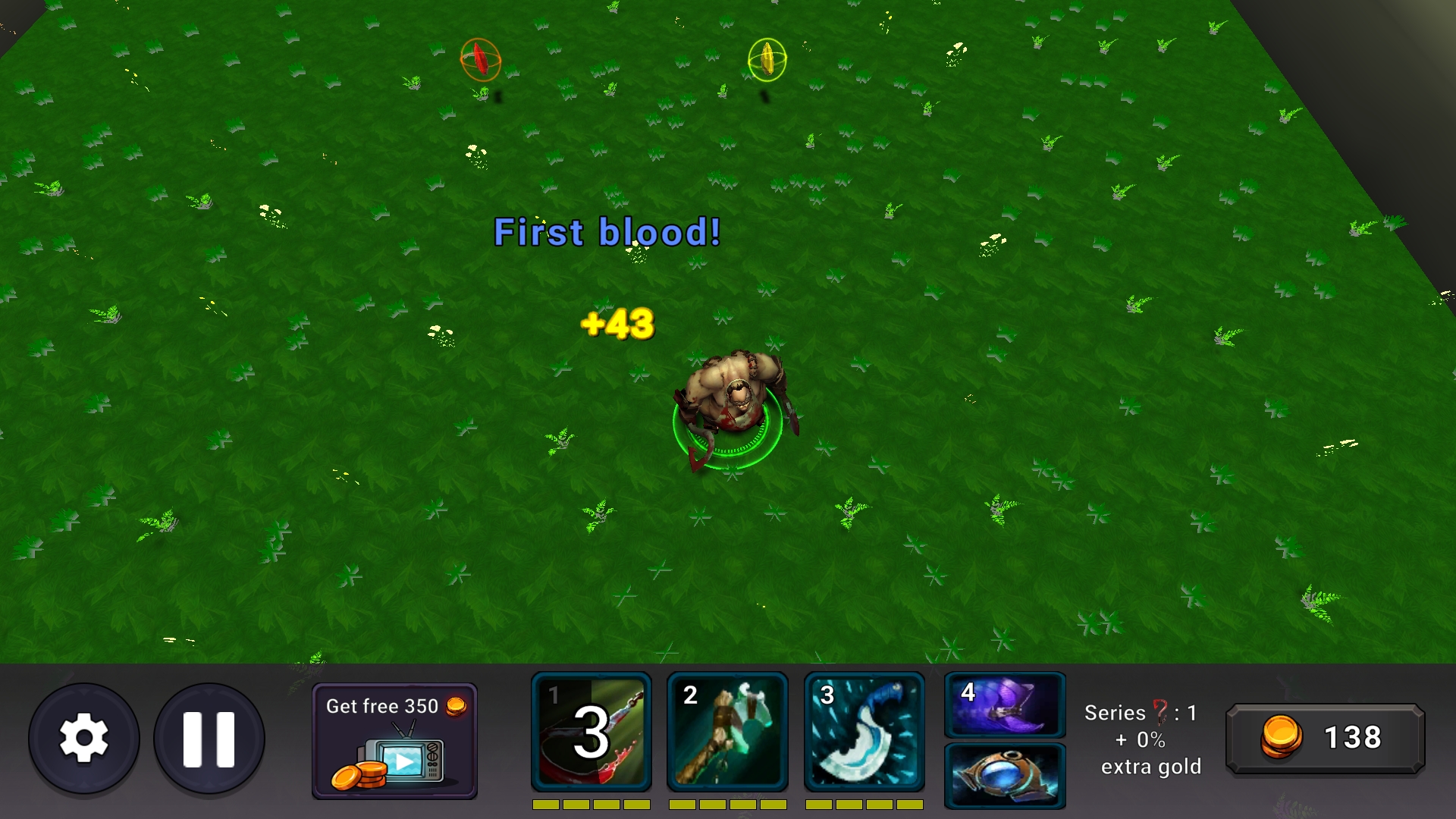Click the 138 gold amount display
Image resolution: width=1456 pixels, height=819 pixels.
(1354, 737)
